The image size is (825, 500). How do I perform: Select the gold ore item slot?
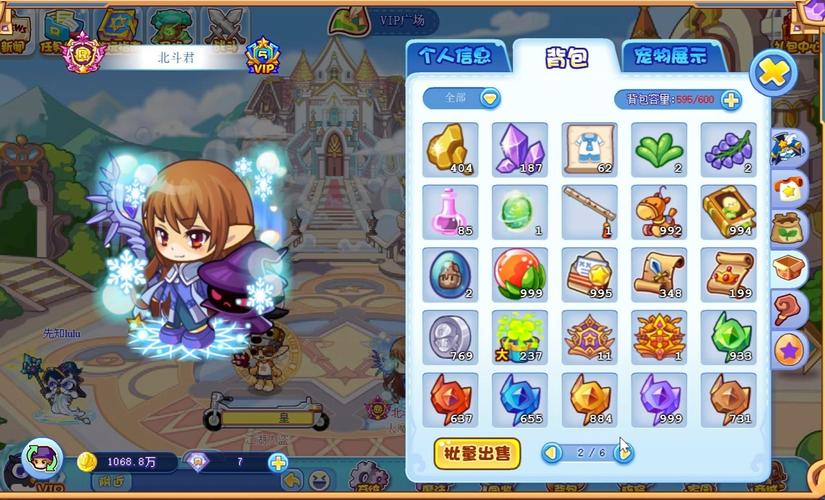point(449,150)
